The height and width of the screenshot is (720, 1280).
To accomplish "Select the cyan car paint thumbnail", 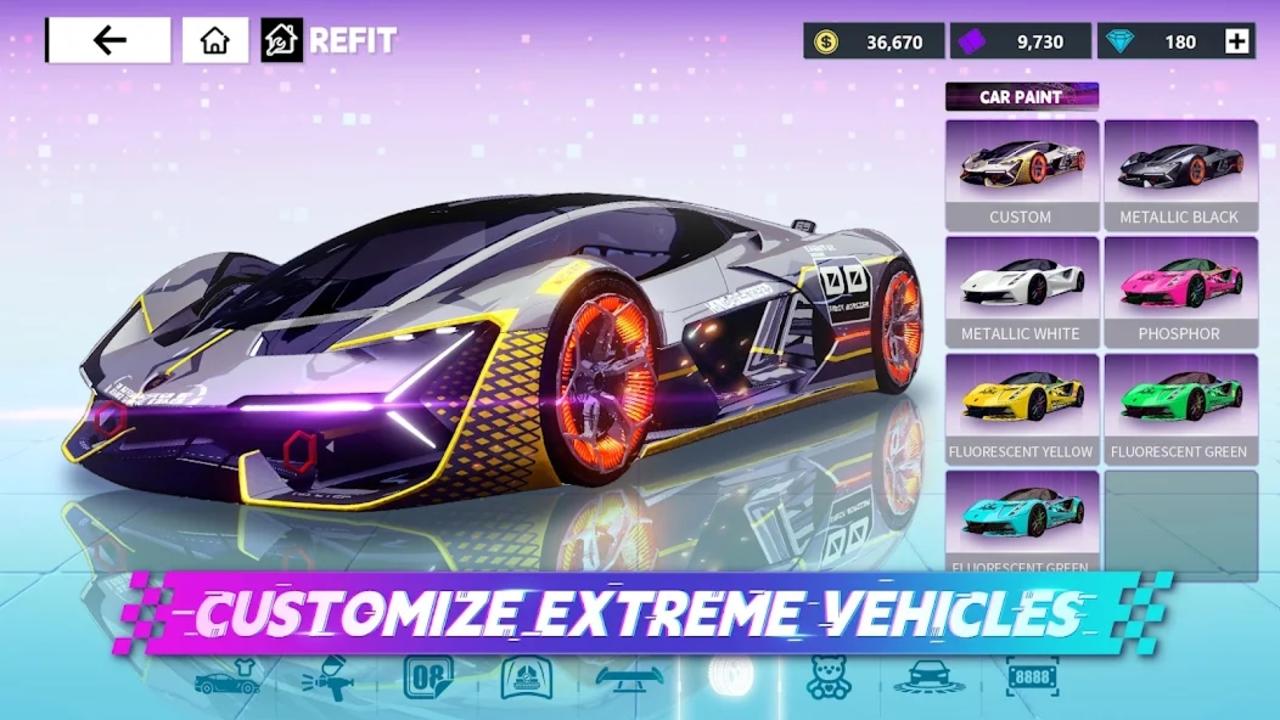I will 1021,520.
